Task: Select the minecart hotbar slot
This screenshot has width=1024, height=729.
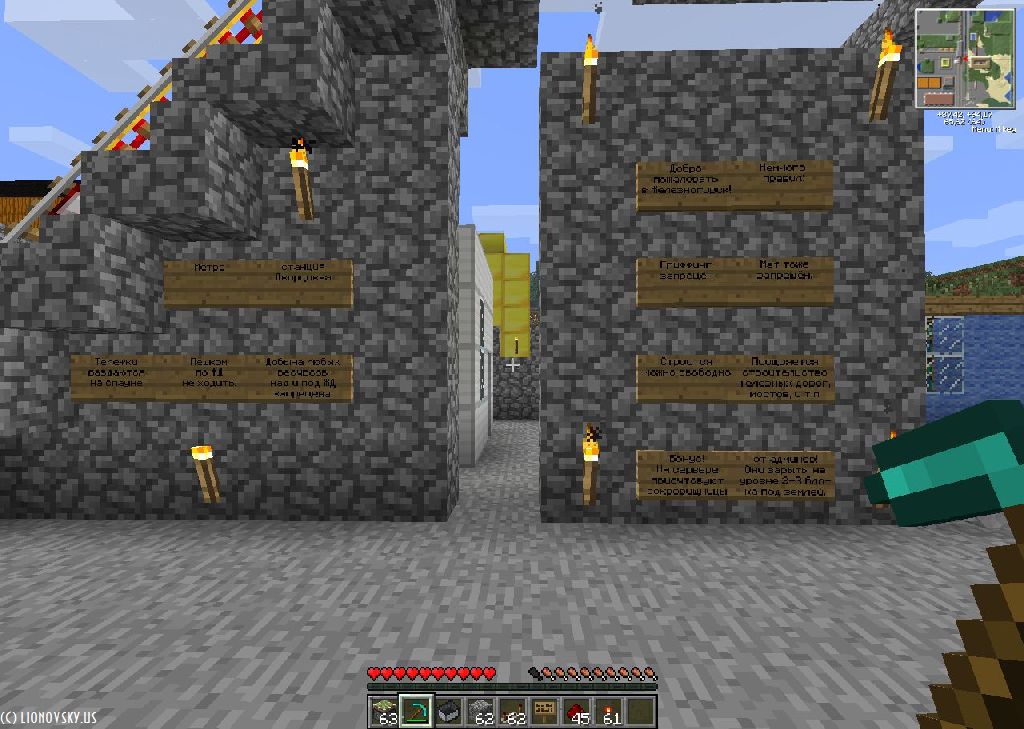Action: tap(449, 711)
